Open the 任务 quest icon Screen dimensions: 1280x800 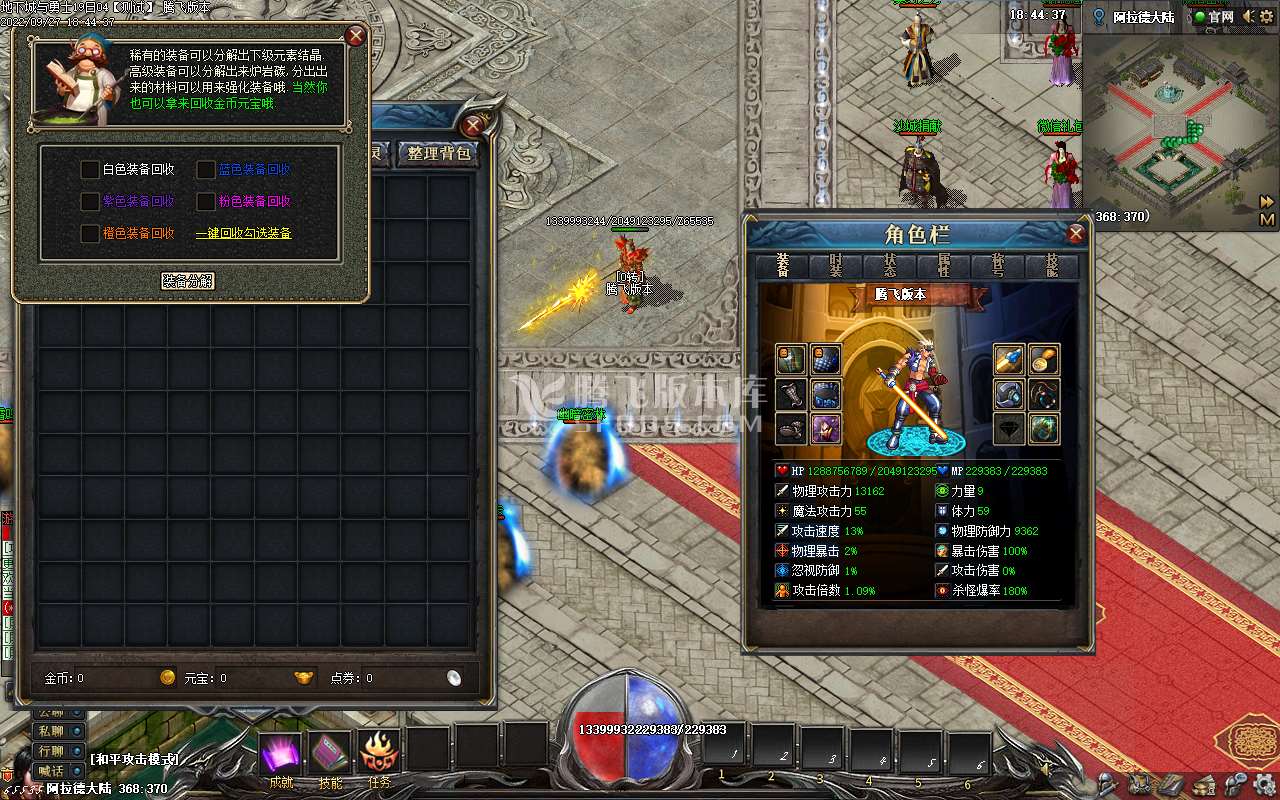[379, 753]
